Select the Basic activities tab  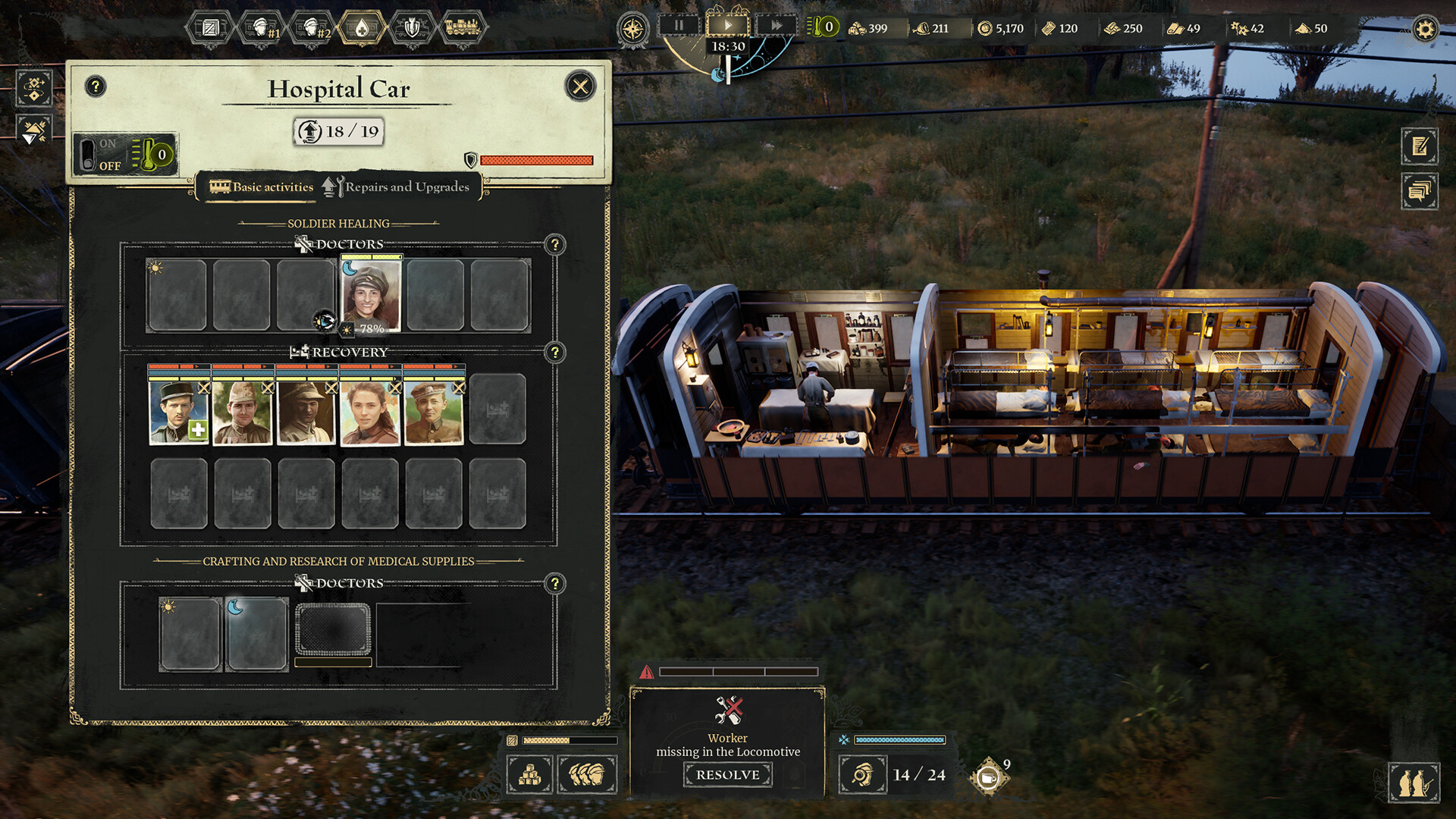click(262, 187)
